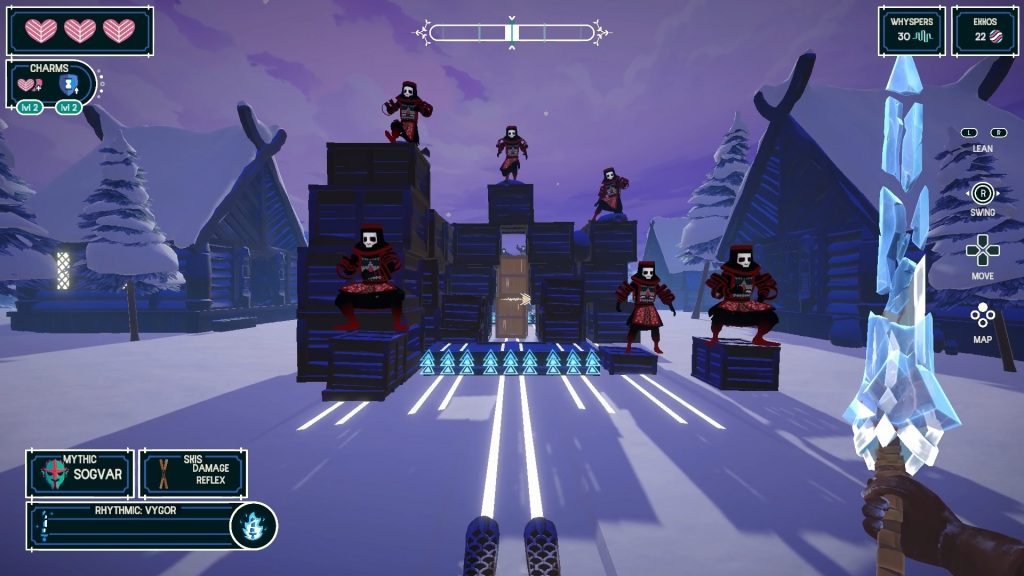The height and width of the screenshot is (576, 1024).
Task: Click the Mythic Sogvar mask icon
Action: (52, 473)
